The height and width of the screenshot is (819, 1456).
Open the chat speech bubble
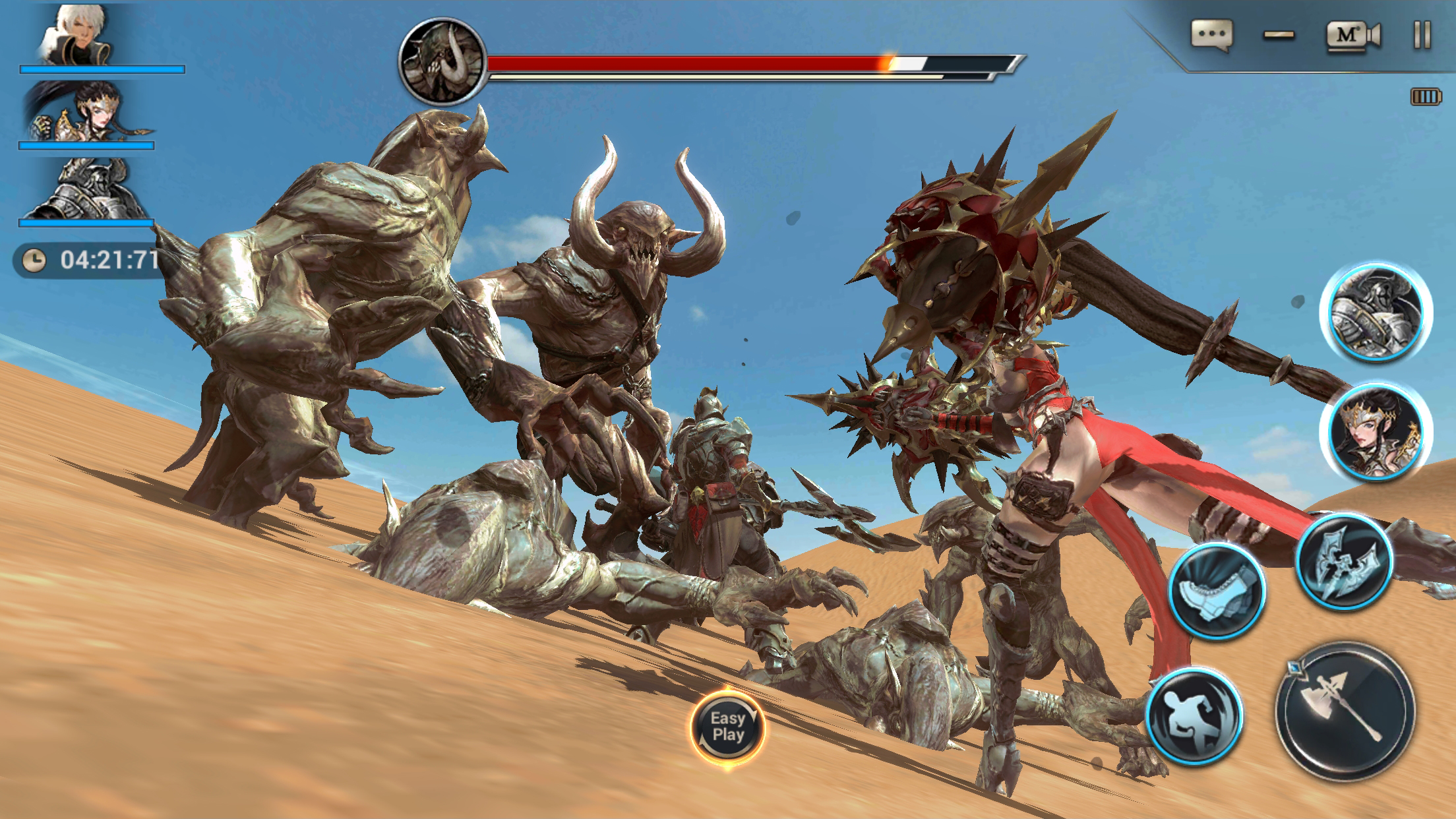(1211, 35)
